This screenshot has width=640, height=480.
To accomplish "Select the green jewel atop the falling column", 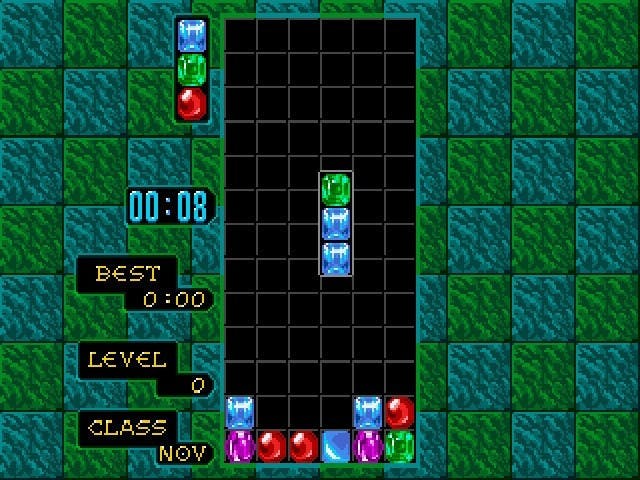I will coord(337,189).
